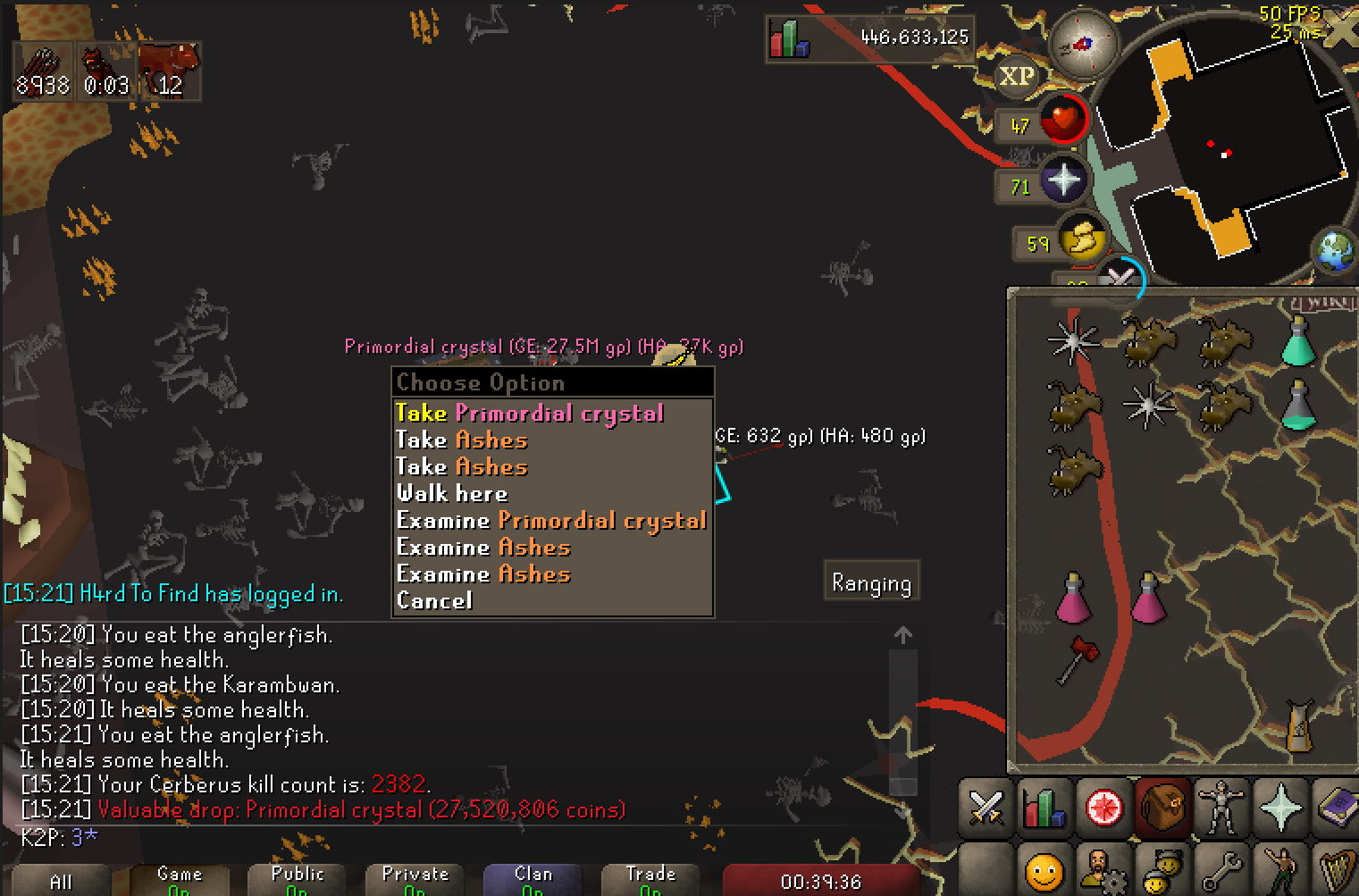Screen dimensions: 1359x896
Task: Open the Combat Options tab
Action: [985, 808]
